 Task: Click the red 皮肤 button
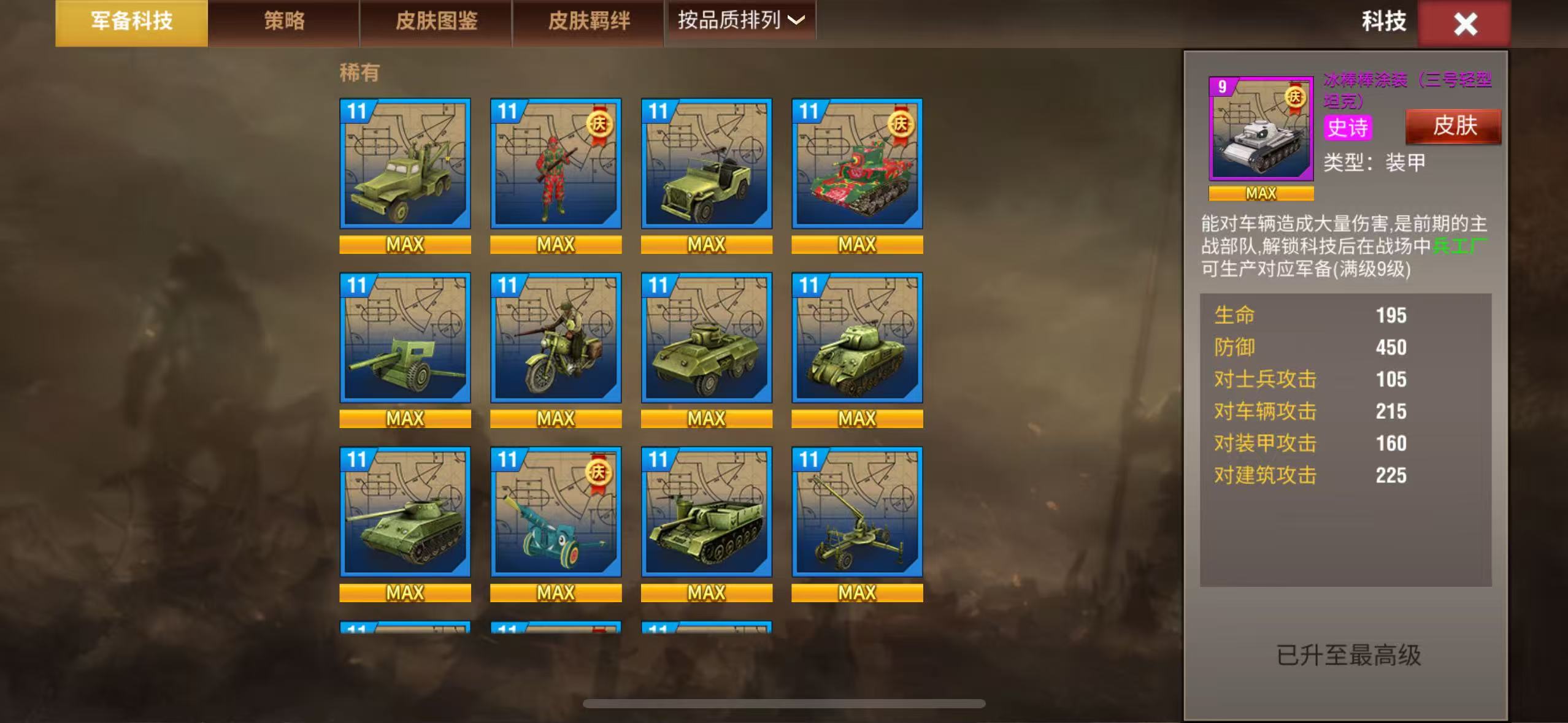pyautogui.click(x=1452, y=126)
